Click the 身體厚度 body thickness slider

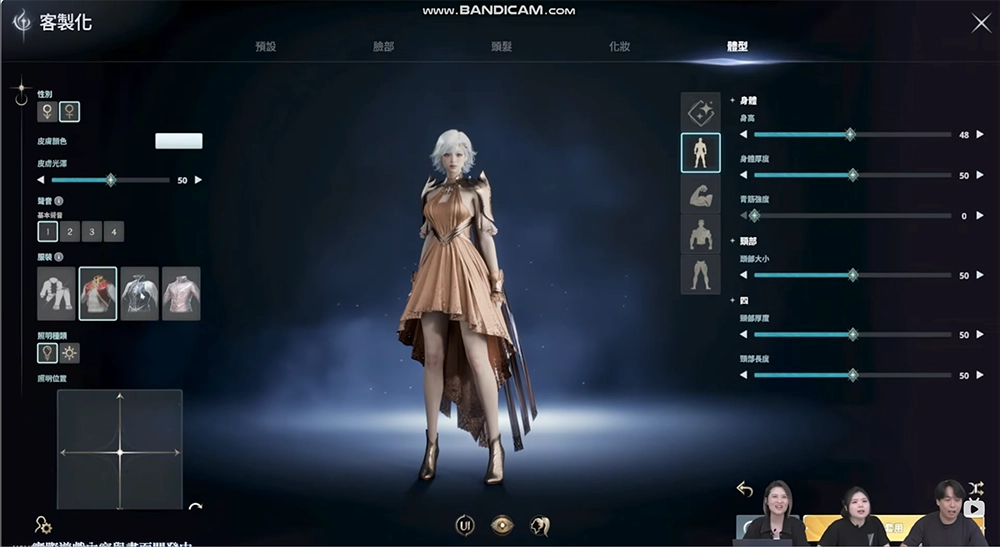tap(852, 175)
